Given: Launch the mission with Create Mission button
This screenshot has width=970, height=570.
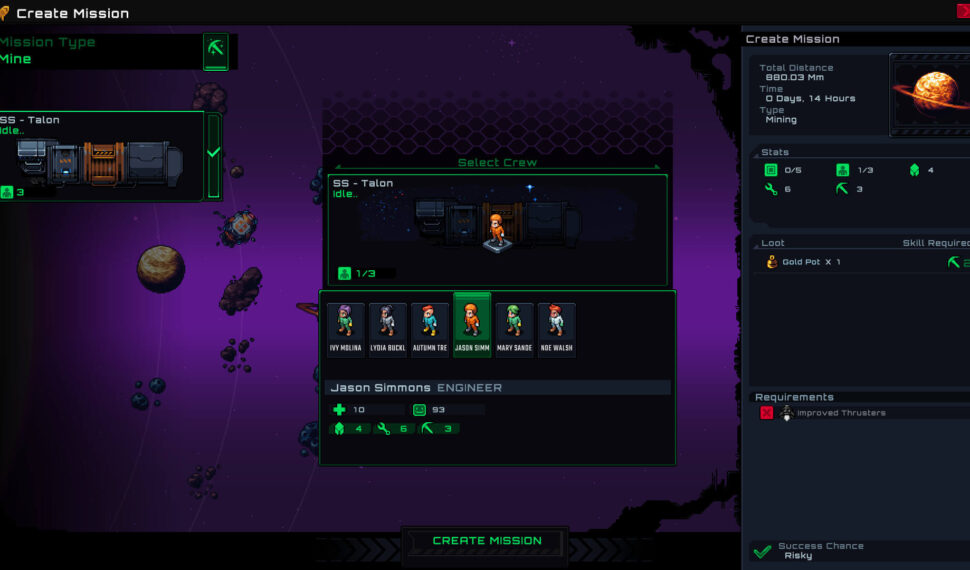Looking at the screenshot, I should [487, 541].
